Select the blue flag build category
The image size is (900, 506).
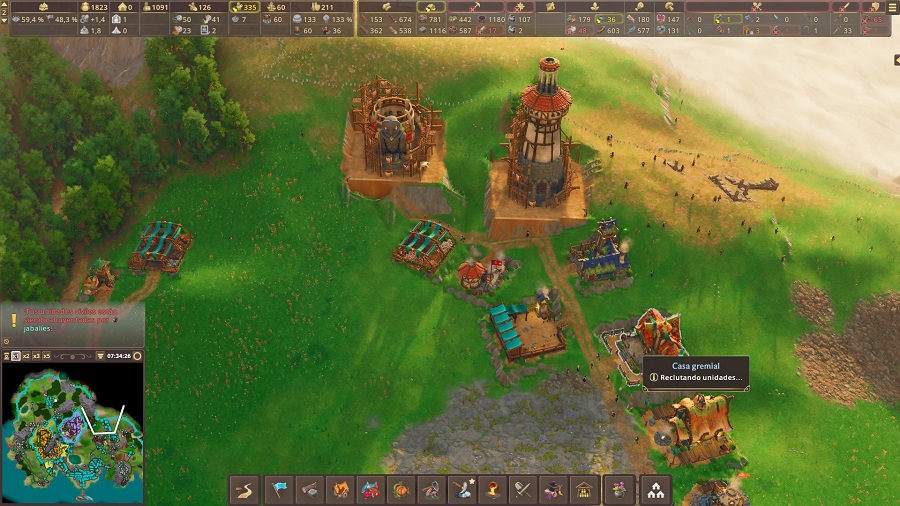pyautogui.click(x=279, y=490)
